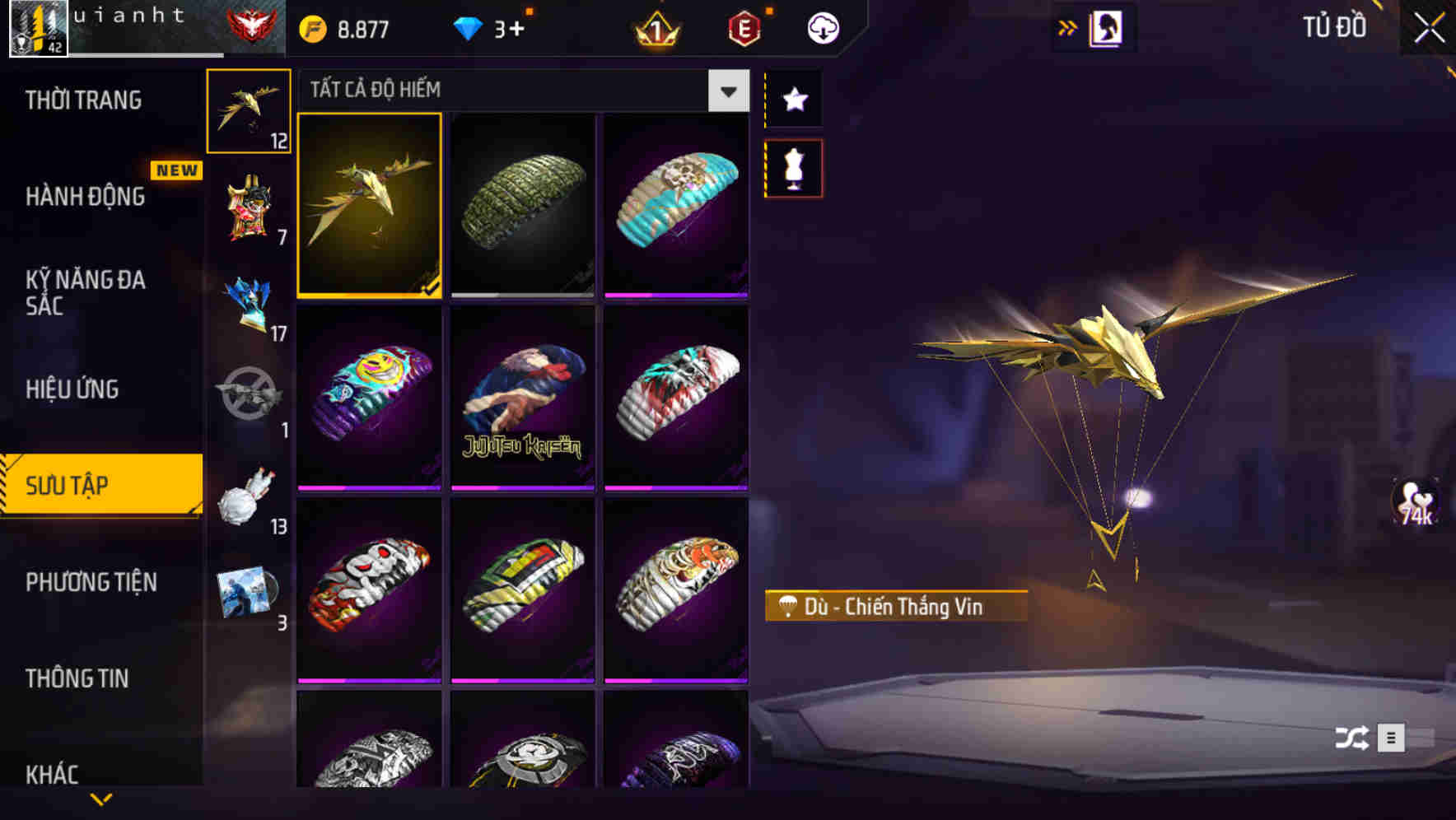Image resolution: width=1456 pixels, height=820 pixels.
Task: Expand the sidebar with the bottom chevron
Action: tap(100, 799)
